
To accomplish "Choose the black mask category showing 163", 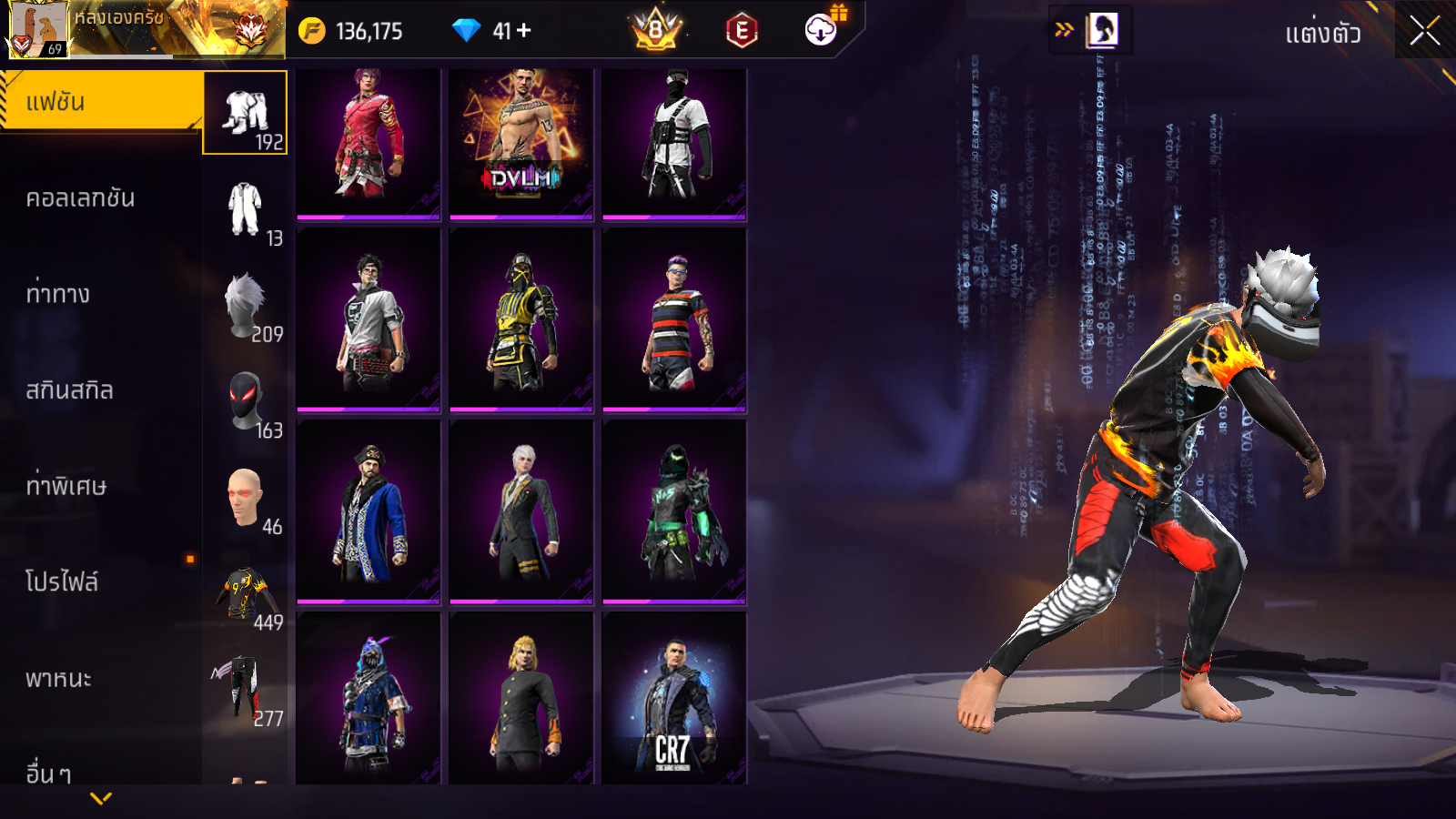I will [246, 403].
